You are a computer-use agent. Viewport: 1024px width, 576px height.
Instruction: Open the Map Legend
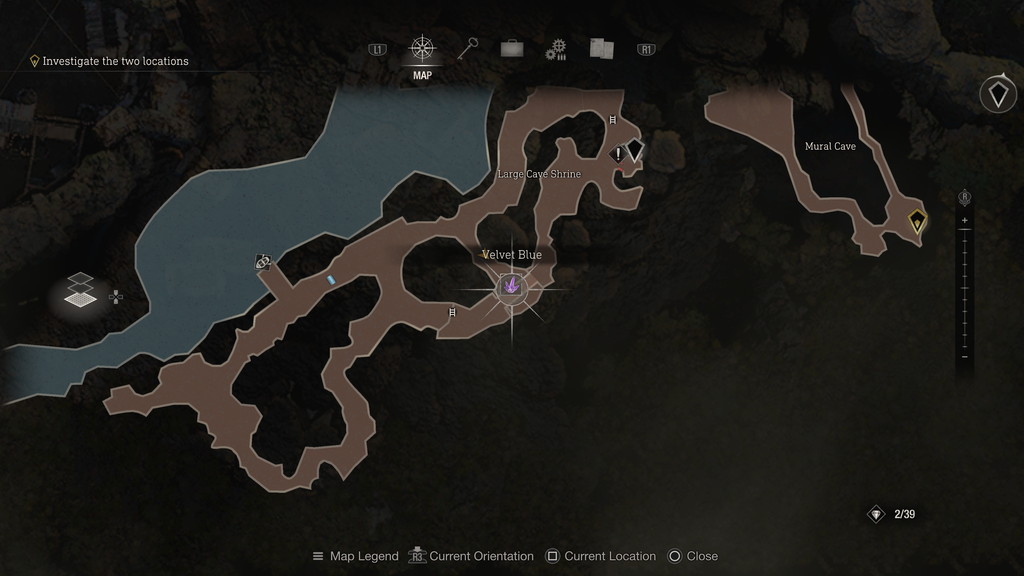pyautogui.click(x=355, y=556)
